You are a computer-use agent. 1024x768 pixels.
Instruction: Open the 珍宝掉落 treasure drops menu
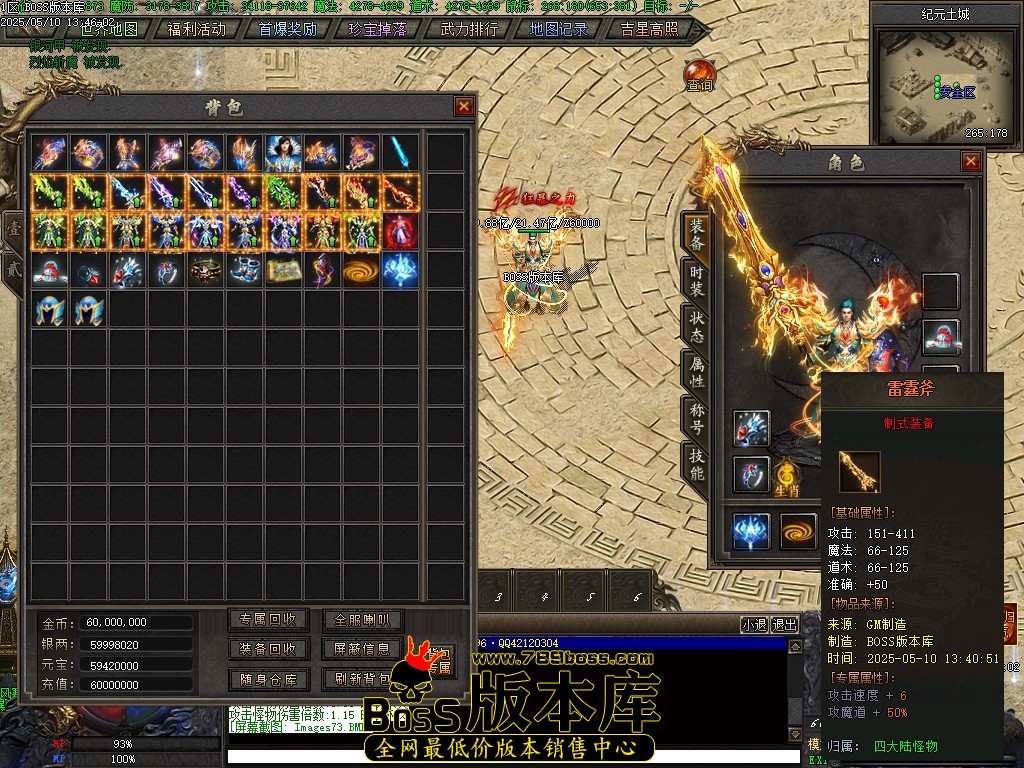tap(378, 29)
